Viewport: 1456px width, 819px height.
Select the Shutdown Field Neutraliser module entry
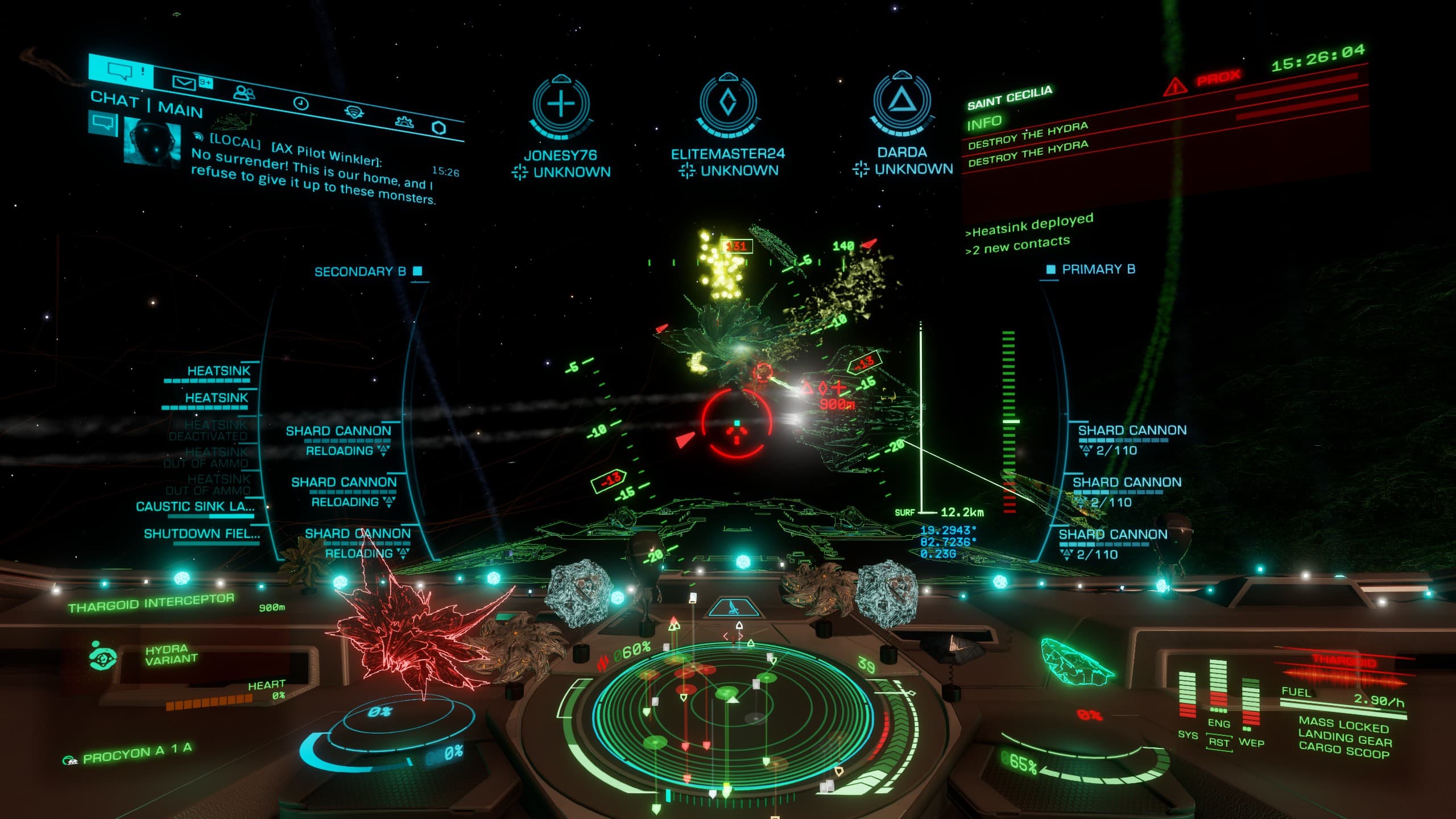click(201, 533)
